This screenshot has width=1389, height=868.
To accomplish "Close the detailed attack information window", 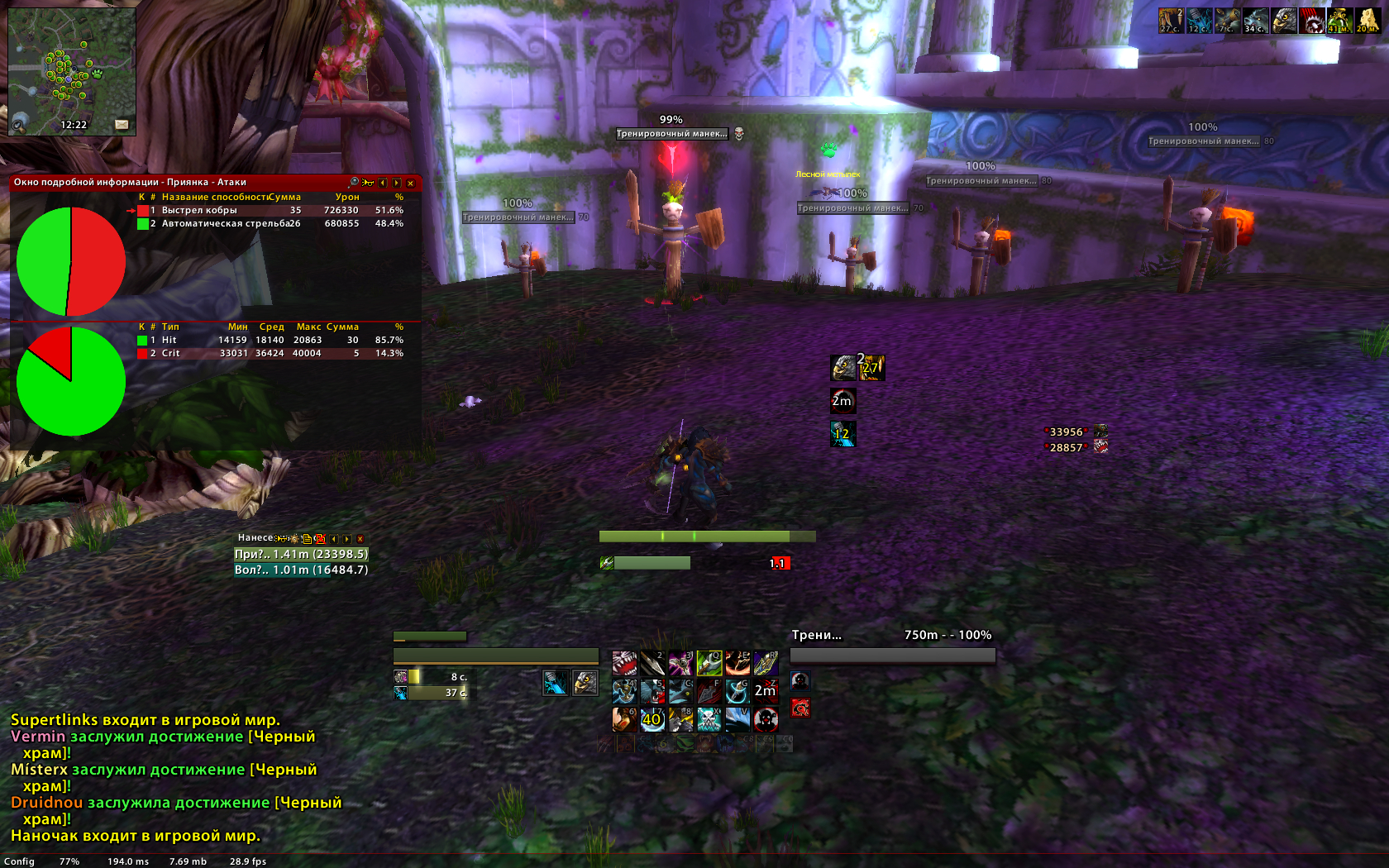I will coord(410,183).
